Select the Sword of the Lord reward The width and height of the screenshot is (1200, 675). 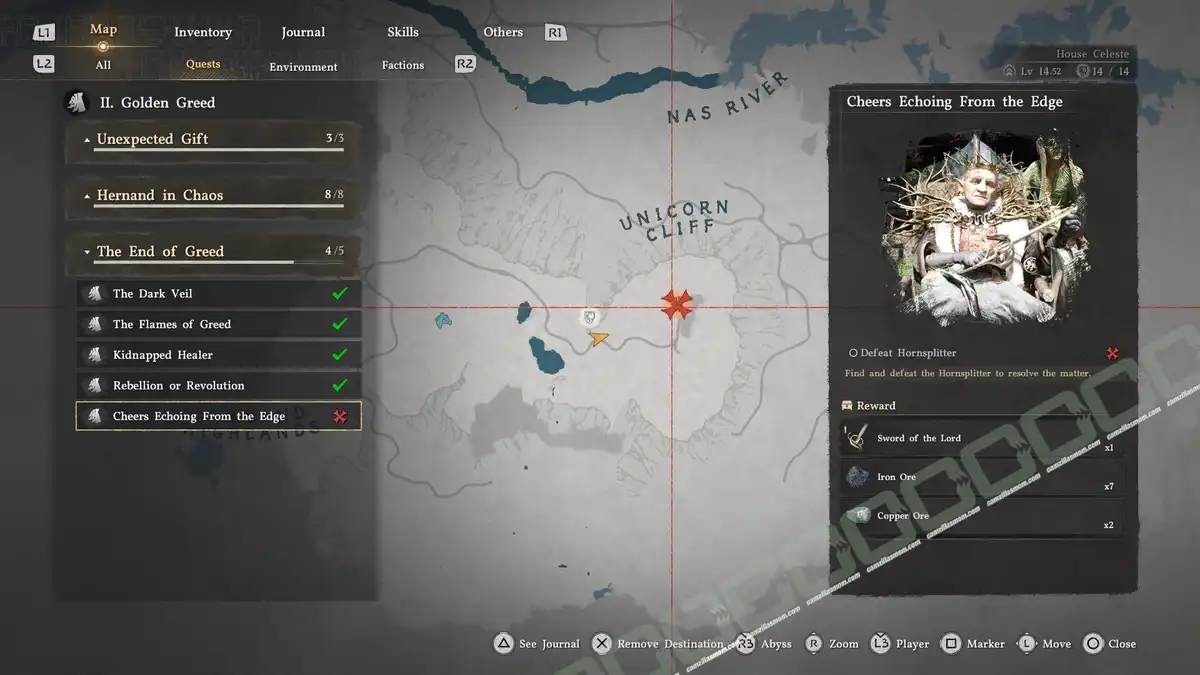pos(980,439)
